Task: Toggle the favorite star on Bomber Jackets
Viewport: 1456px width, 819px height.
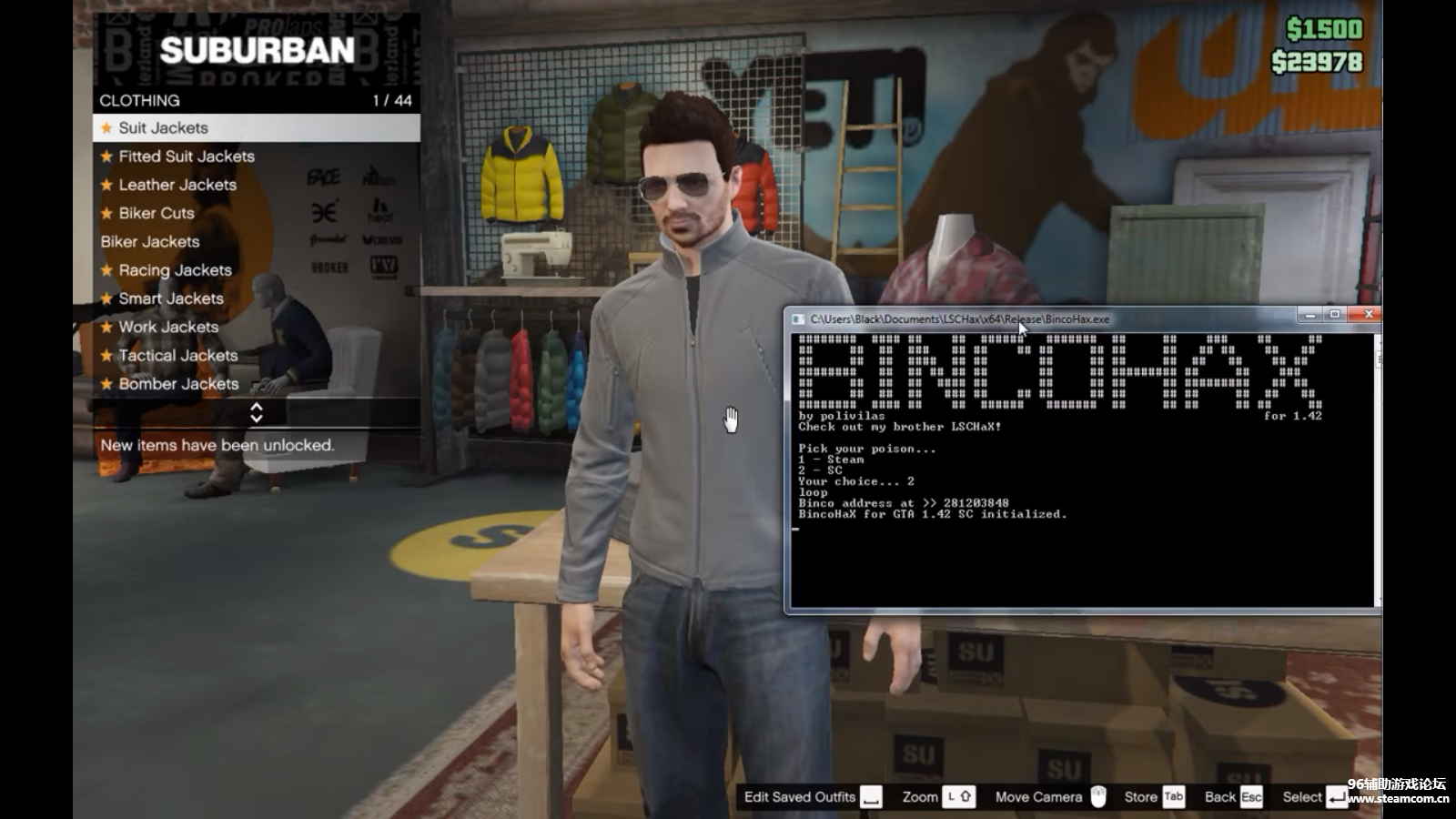Action: [x=105, y=384]
